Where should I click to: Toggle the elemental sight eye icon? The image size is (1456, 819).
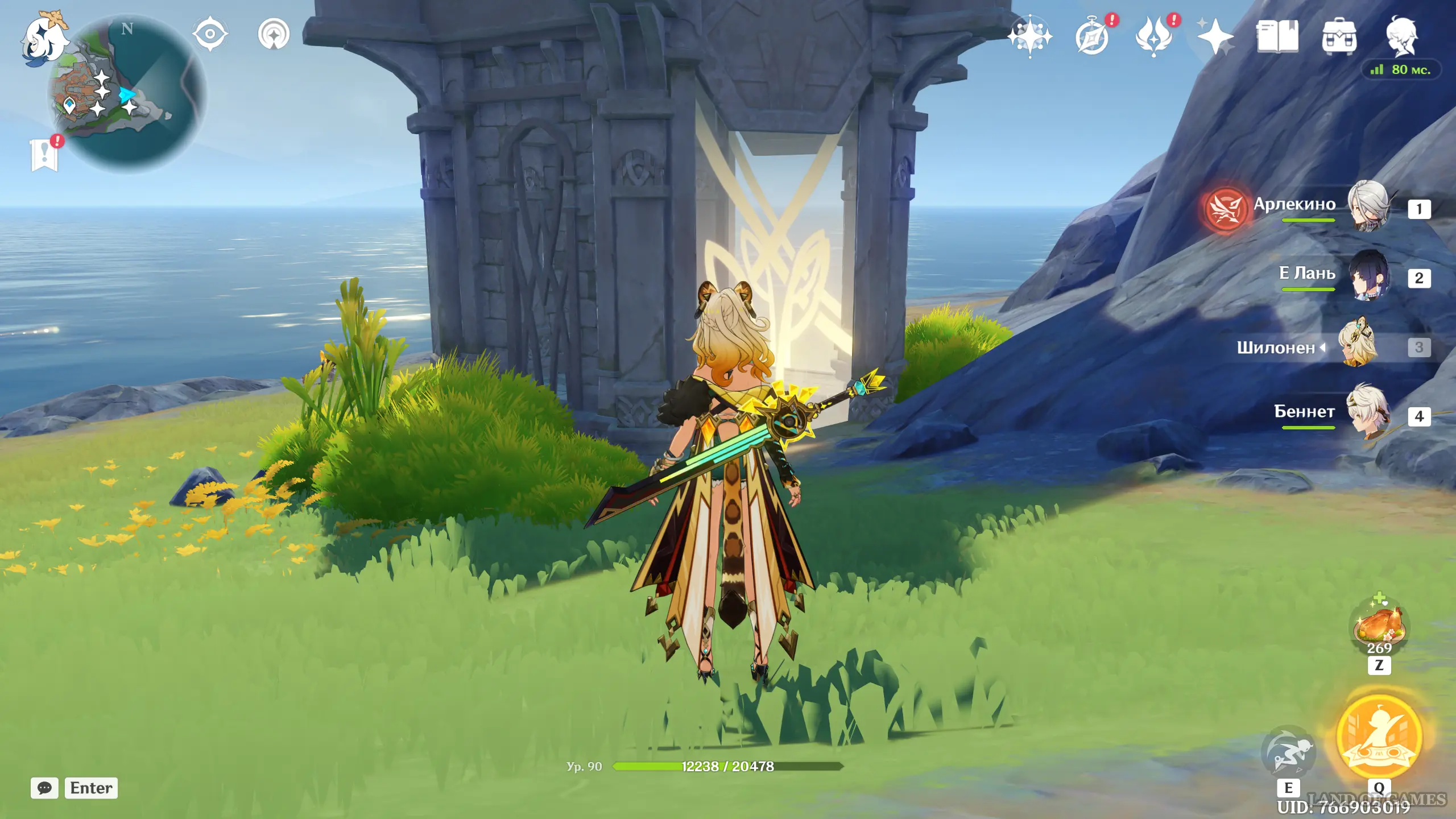pos(210,34)
